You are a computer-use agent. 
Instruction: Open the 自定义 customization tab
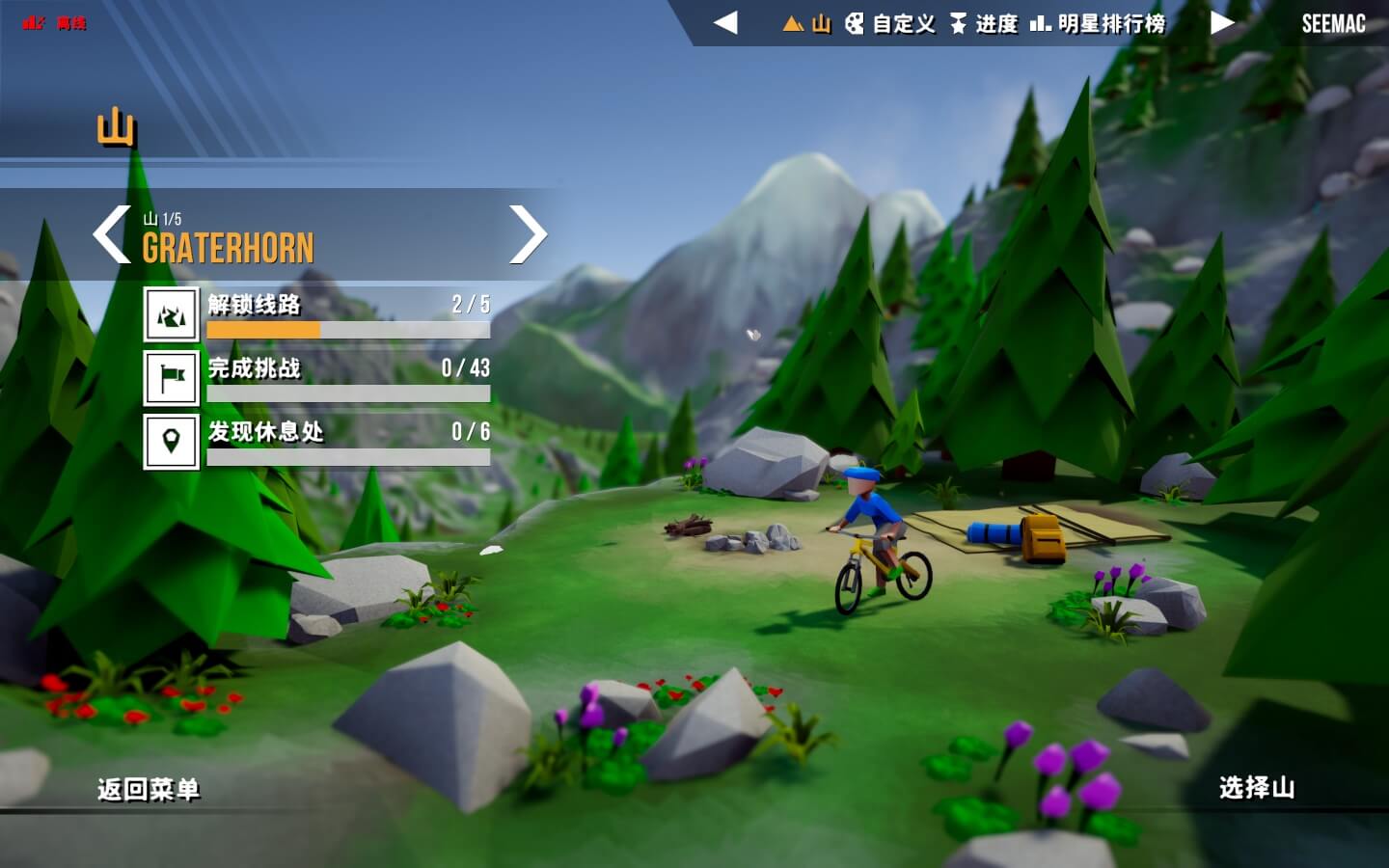(890, 23)
